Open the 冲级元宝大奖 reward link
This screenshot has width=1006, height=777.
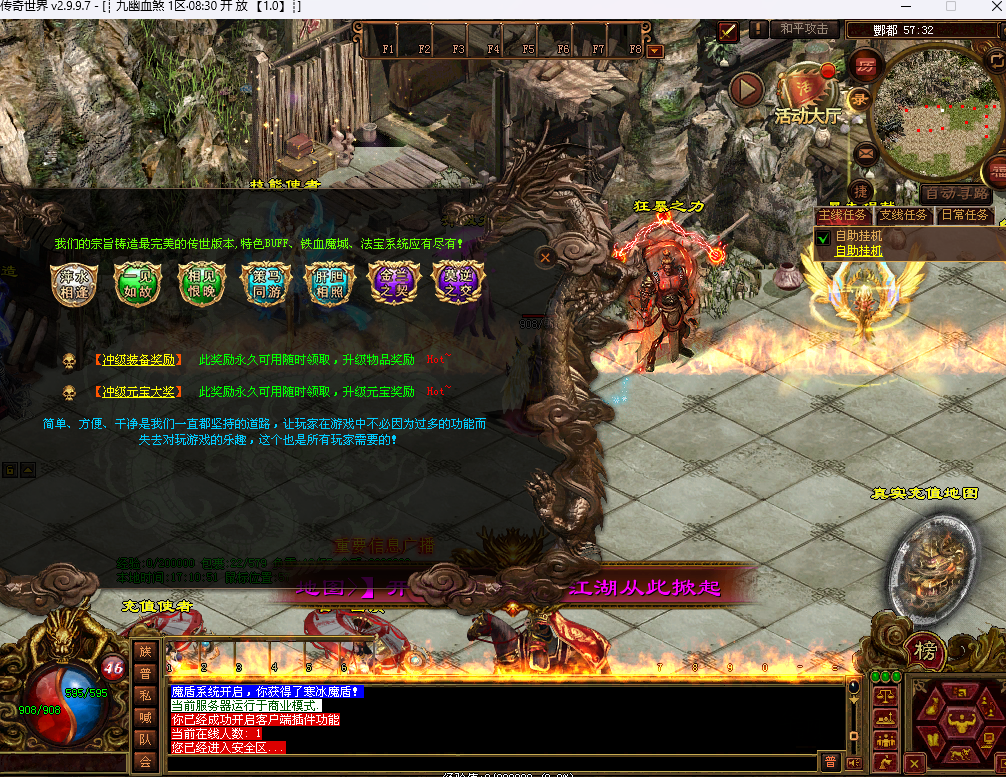coord(138,392)
